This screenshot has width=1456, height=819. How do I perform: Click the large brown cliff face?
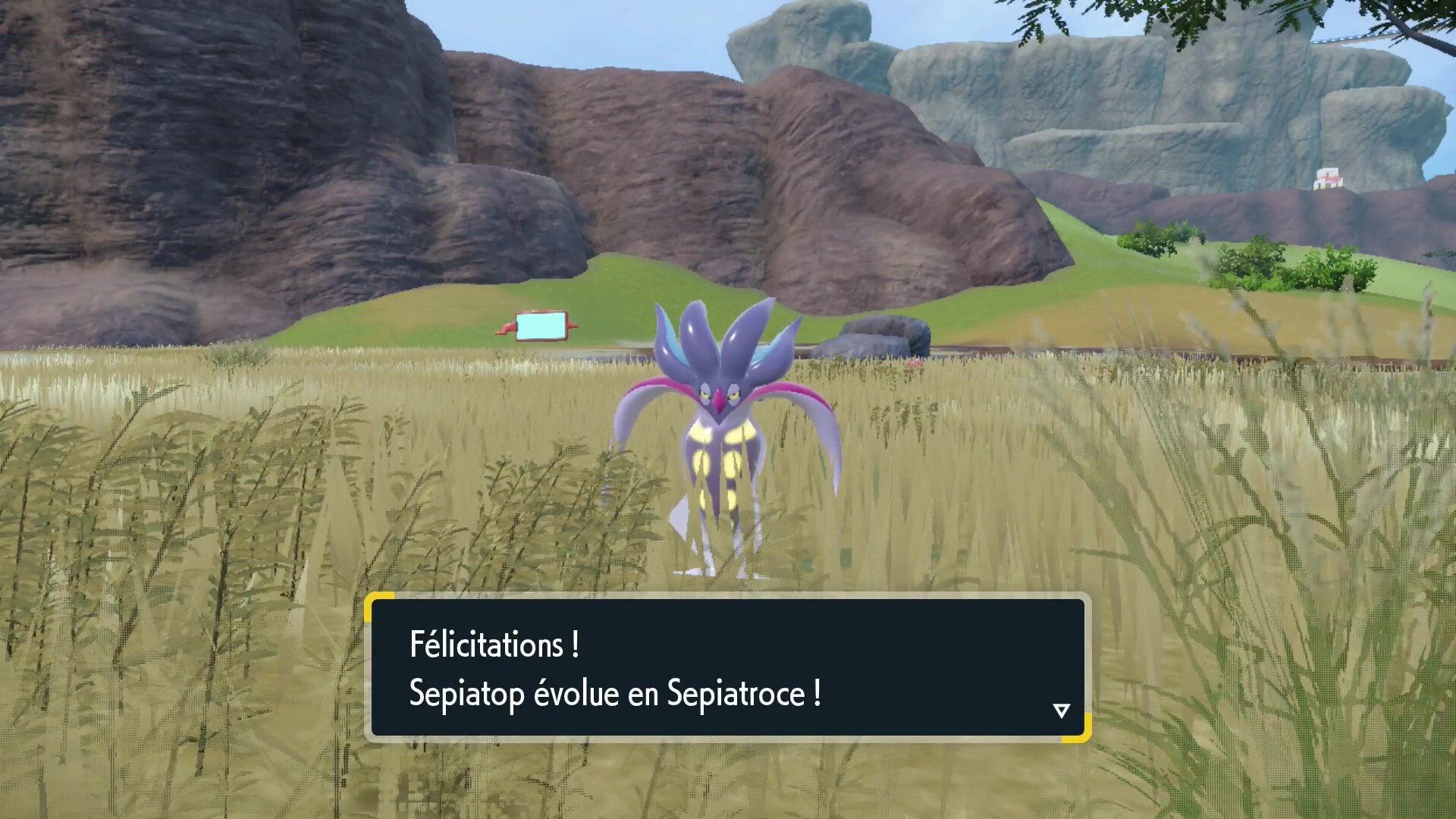point(303,152)
